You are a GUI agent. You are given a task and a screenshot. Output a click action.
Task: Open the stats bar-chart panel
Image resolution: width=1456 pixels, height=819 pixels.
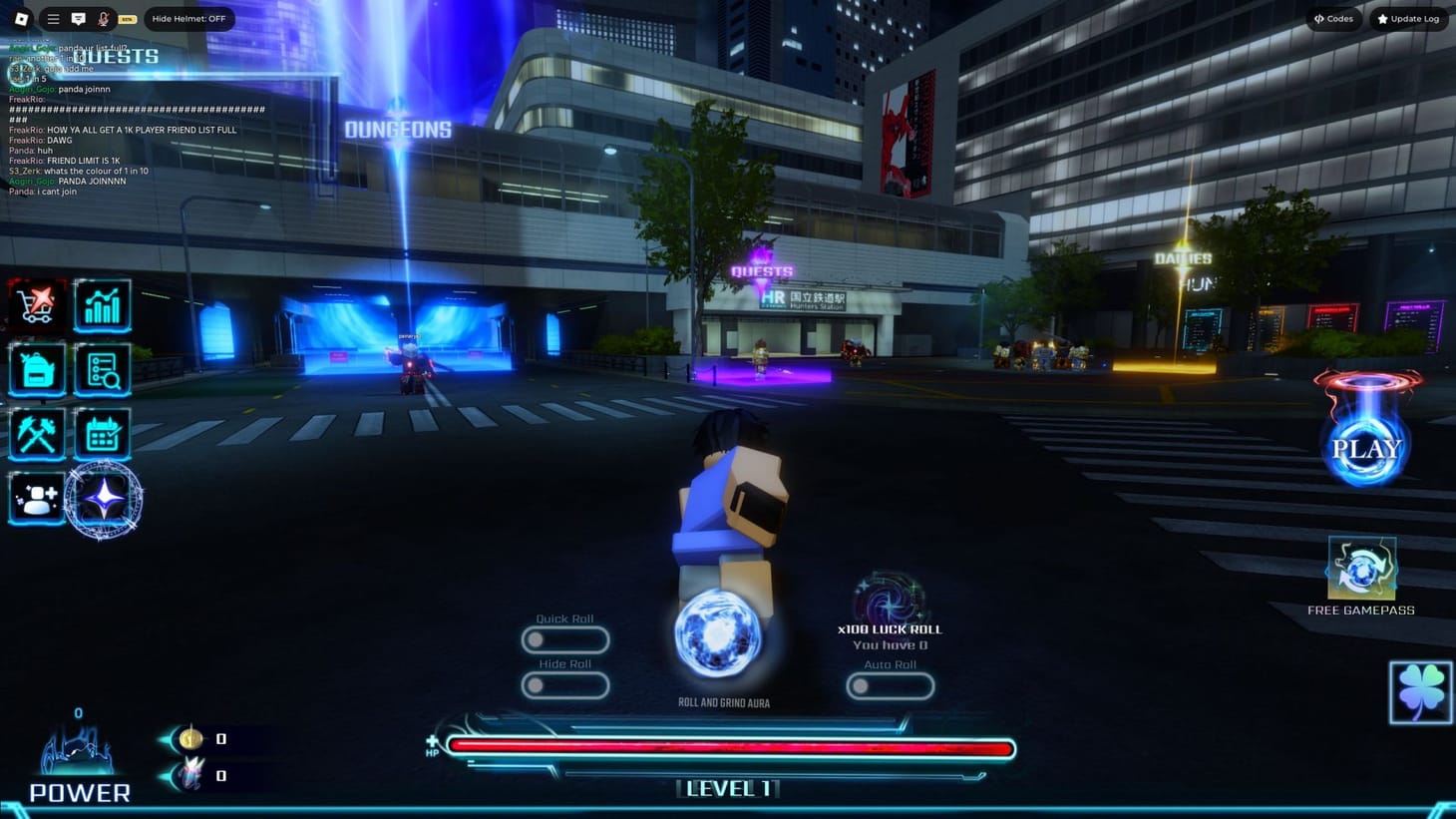click(103, 305)
